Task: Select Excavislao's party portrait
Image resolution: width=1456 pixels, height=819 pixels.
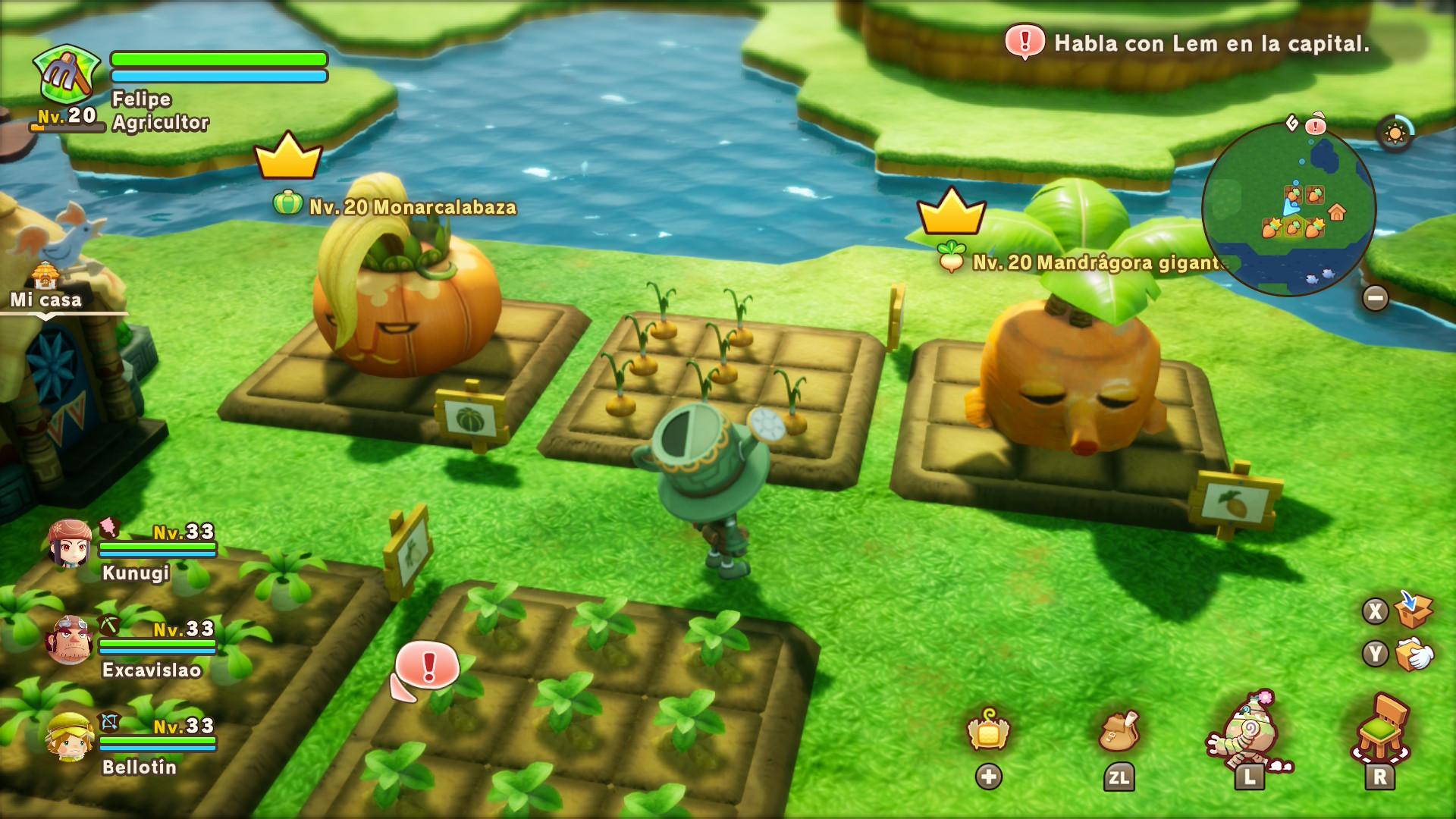Action: coord(70,639)
